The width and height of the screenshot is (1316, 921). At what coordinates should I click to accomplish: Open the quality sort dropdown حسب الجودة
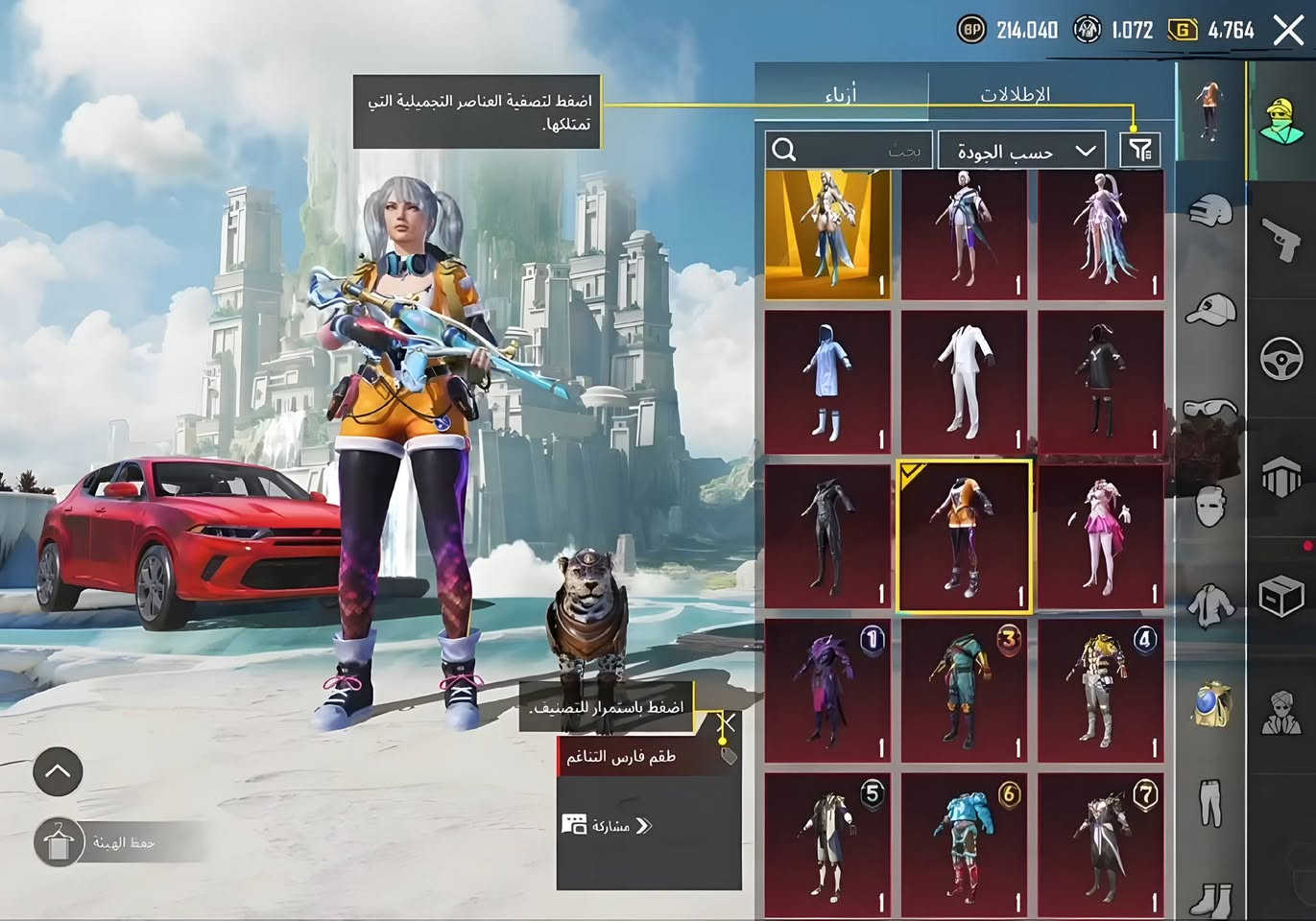[1022, 151]
